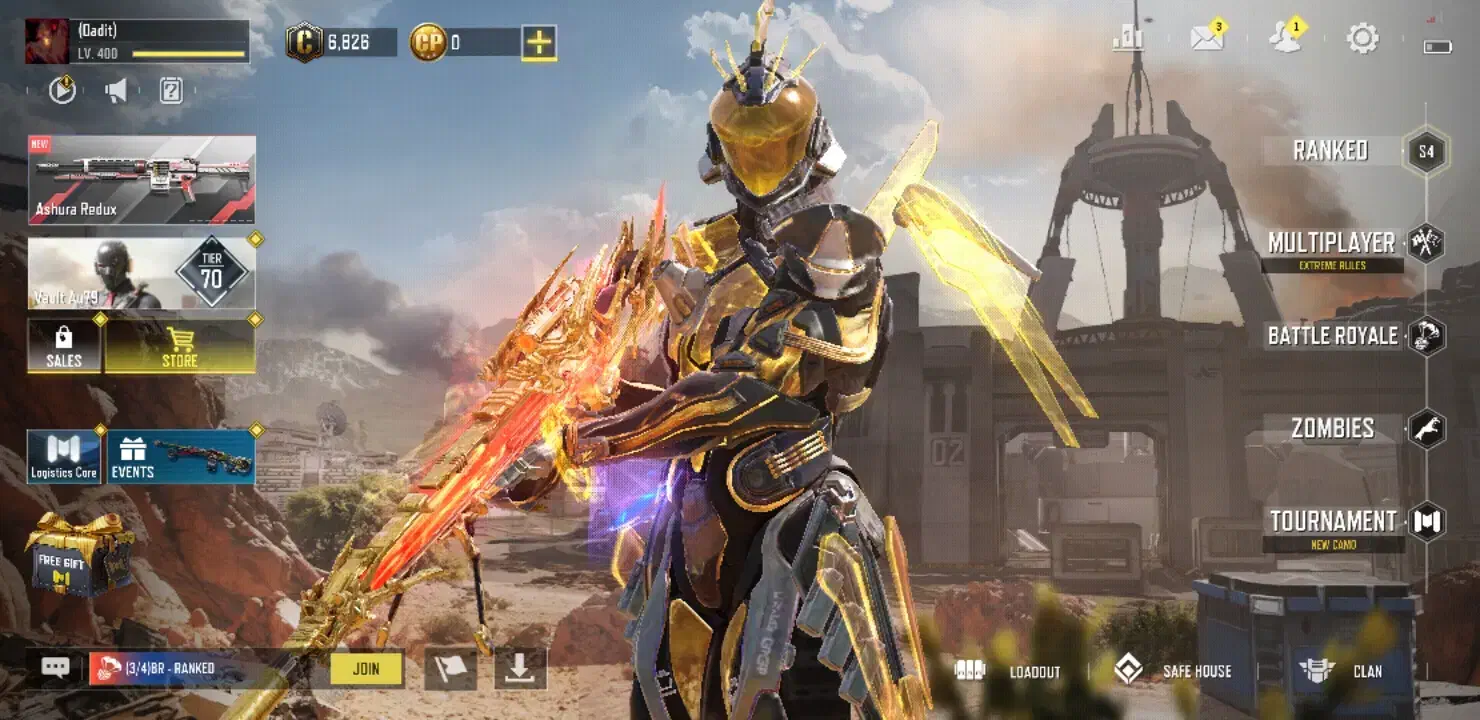
Task: Open the Tournament mode
Action: (1333, 521)
